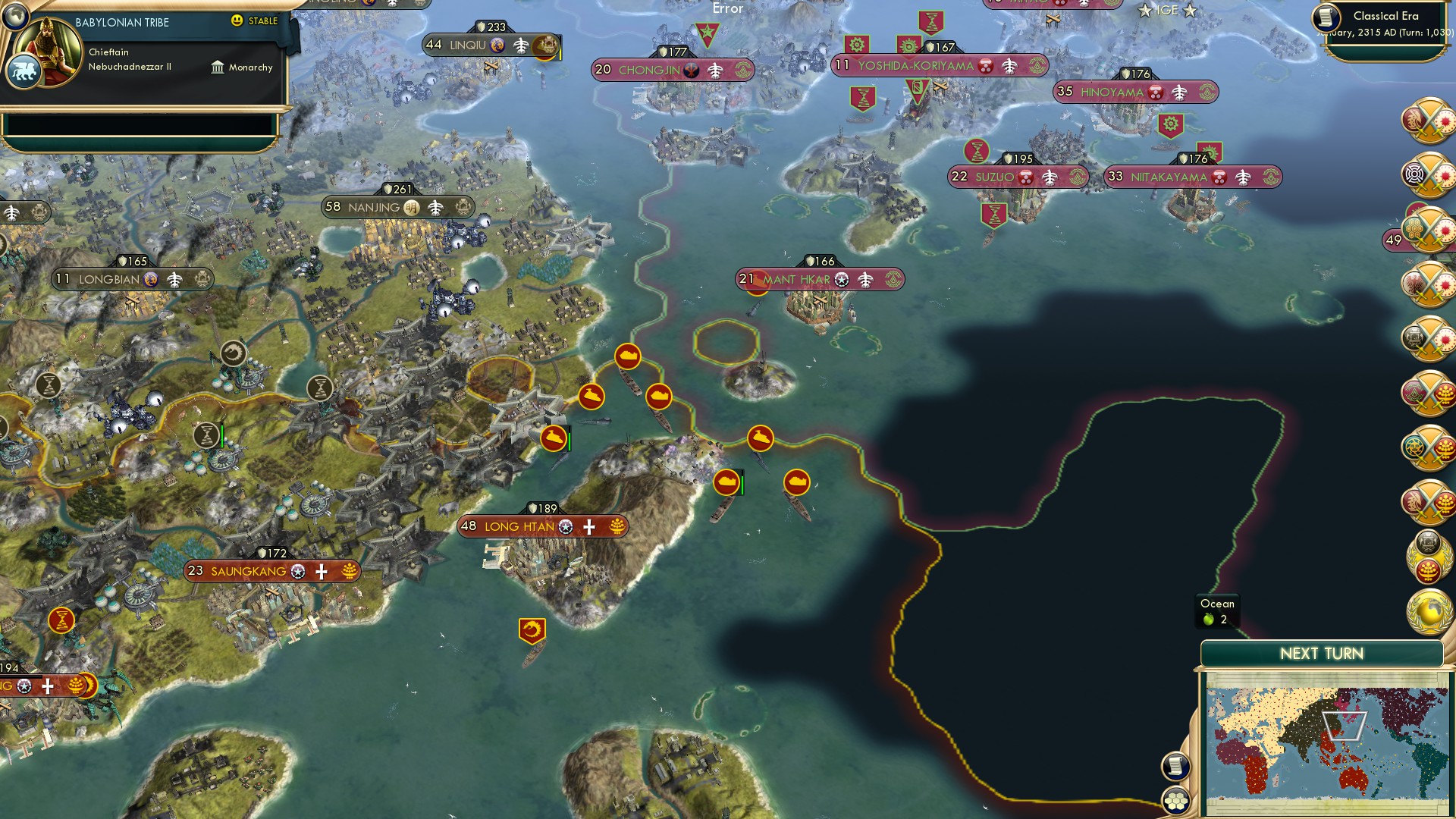Click the Next Turn button
The height and width of the screenshot is (819, 1456).
[x=1323, y=652]
